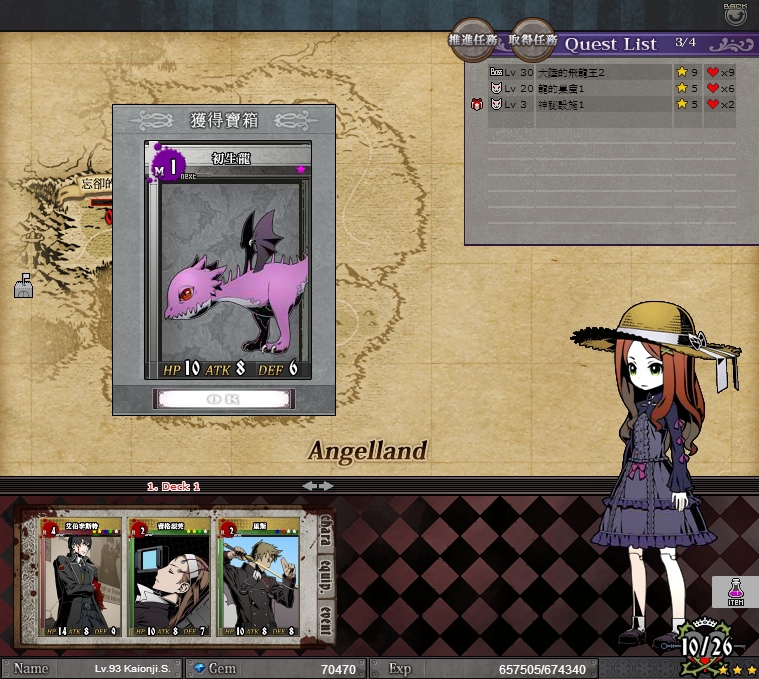
Task: Click the BACK button
Action: pyautogui.click(x=735, y=14)
